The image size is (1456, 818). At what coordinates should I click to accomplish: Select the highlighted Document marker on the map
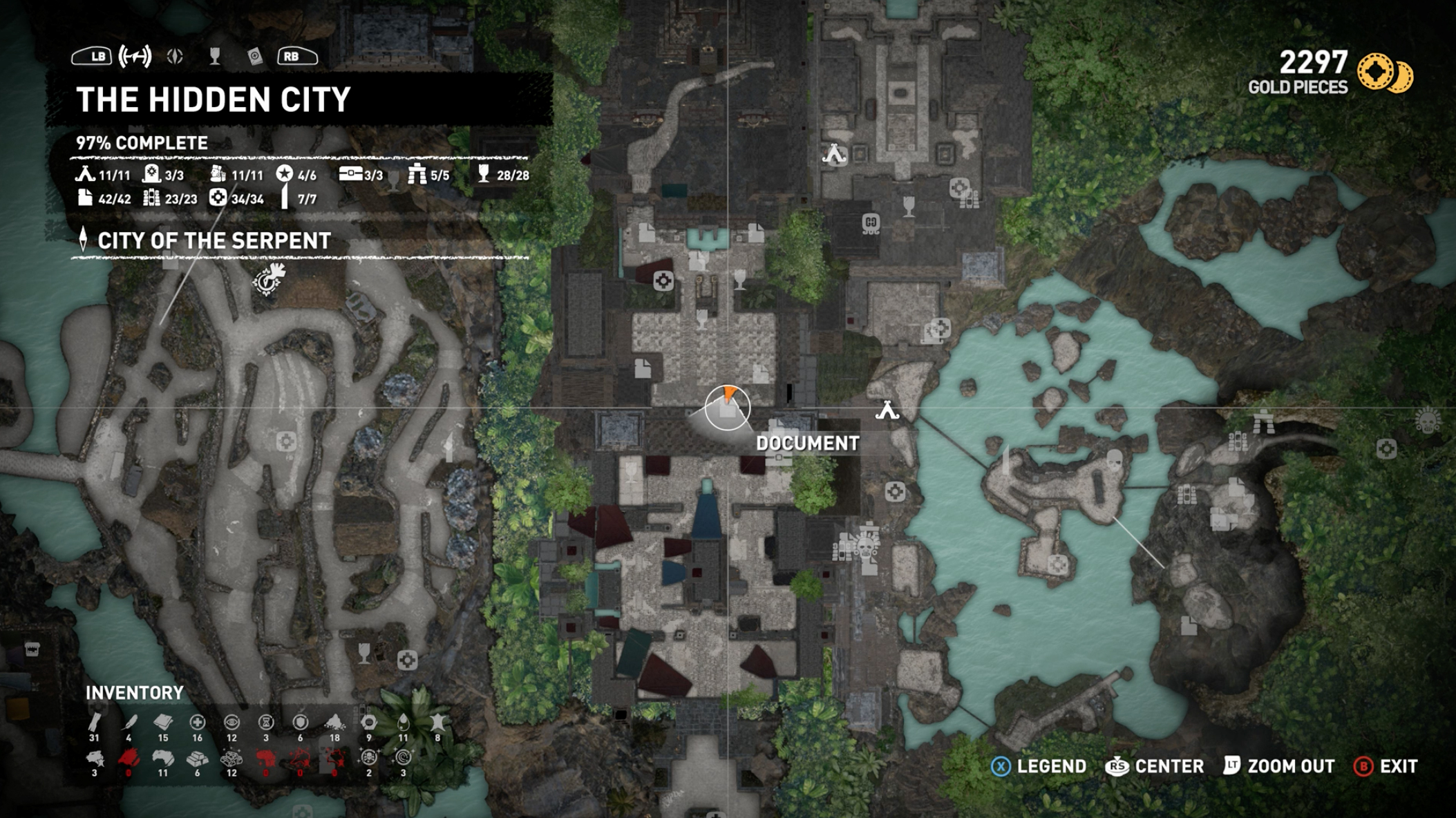[728, 408]
